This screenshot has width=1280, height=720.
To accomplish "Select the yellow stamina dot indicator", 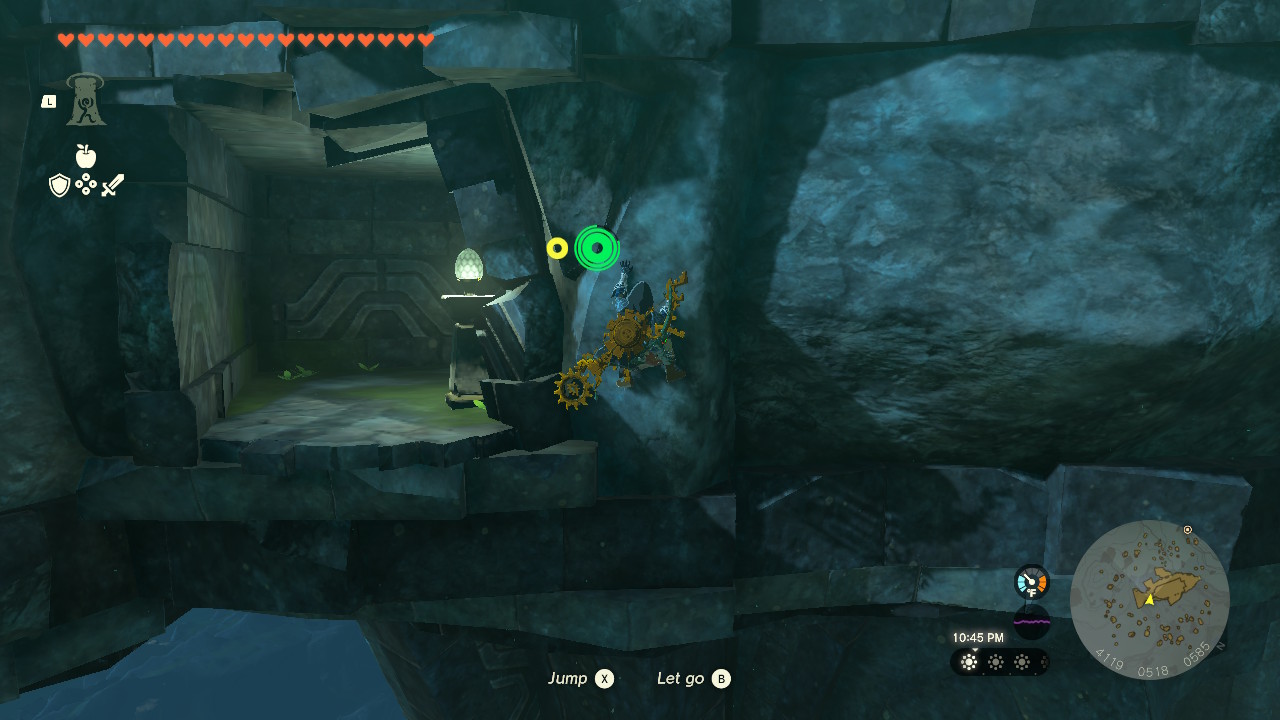I will [x=557, y=248].
